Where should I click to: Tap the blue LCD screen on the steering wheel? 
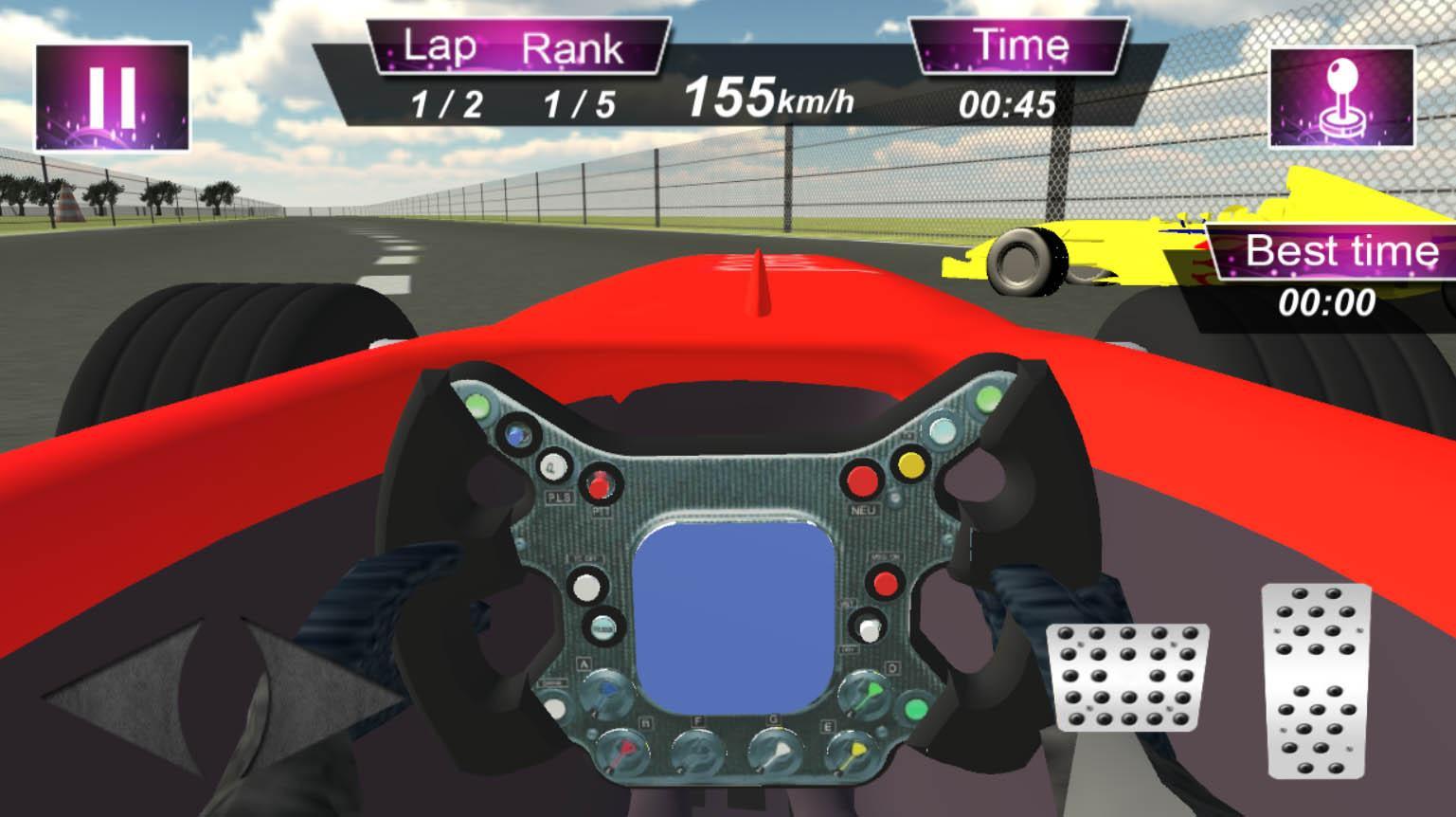click(x=737, y=615)
